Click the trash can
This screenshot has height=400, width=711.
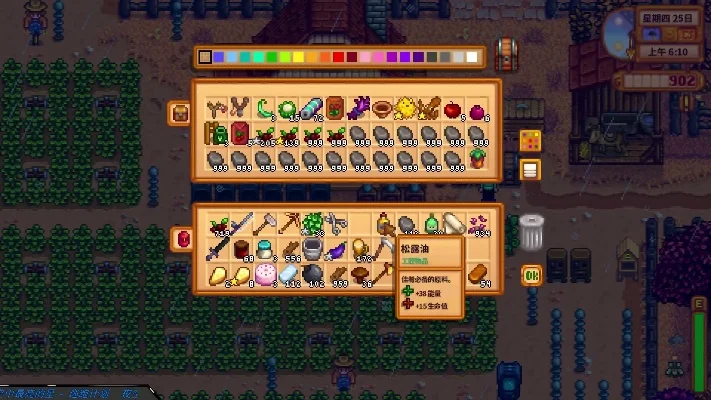coord(530,232)
